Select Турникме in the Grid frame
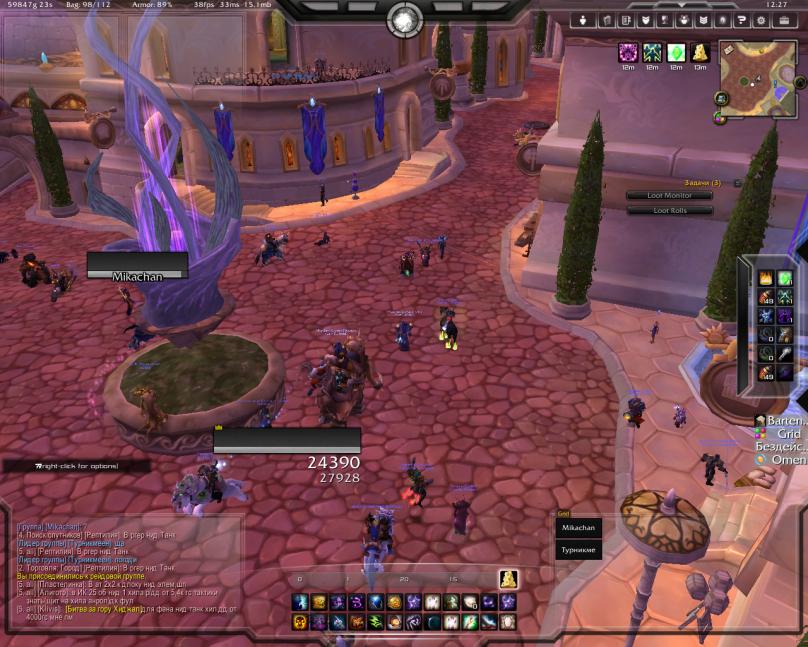The width and height of the screenshot is (808, 647). click(x=578, y=549)
